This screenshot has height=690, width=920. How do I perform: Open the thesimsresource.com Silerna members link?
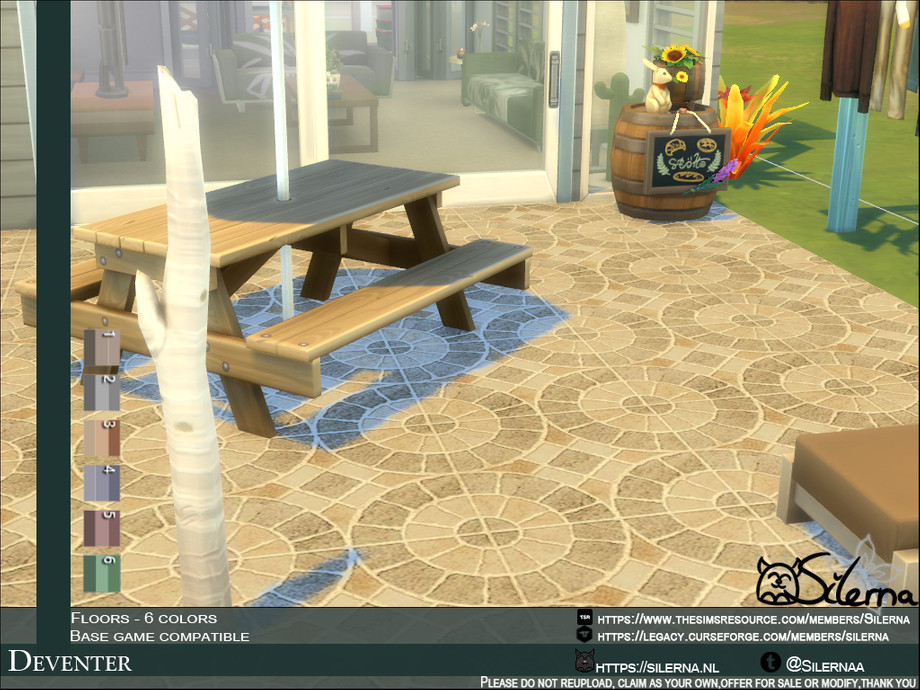(x=756, y=619)
